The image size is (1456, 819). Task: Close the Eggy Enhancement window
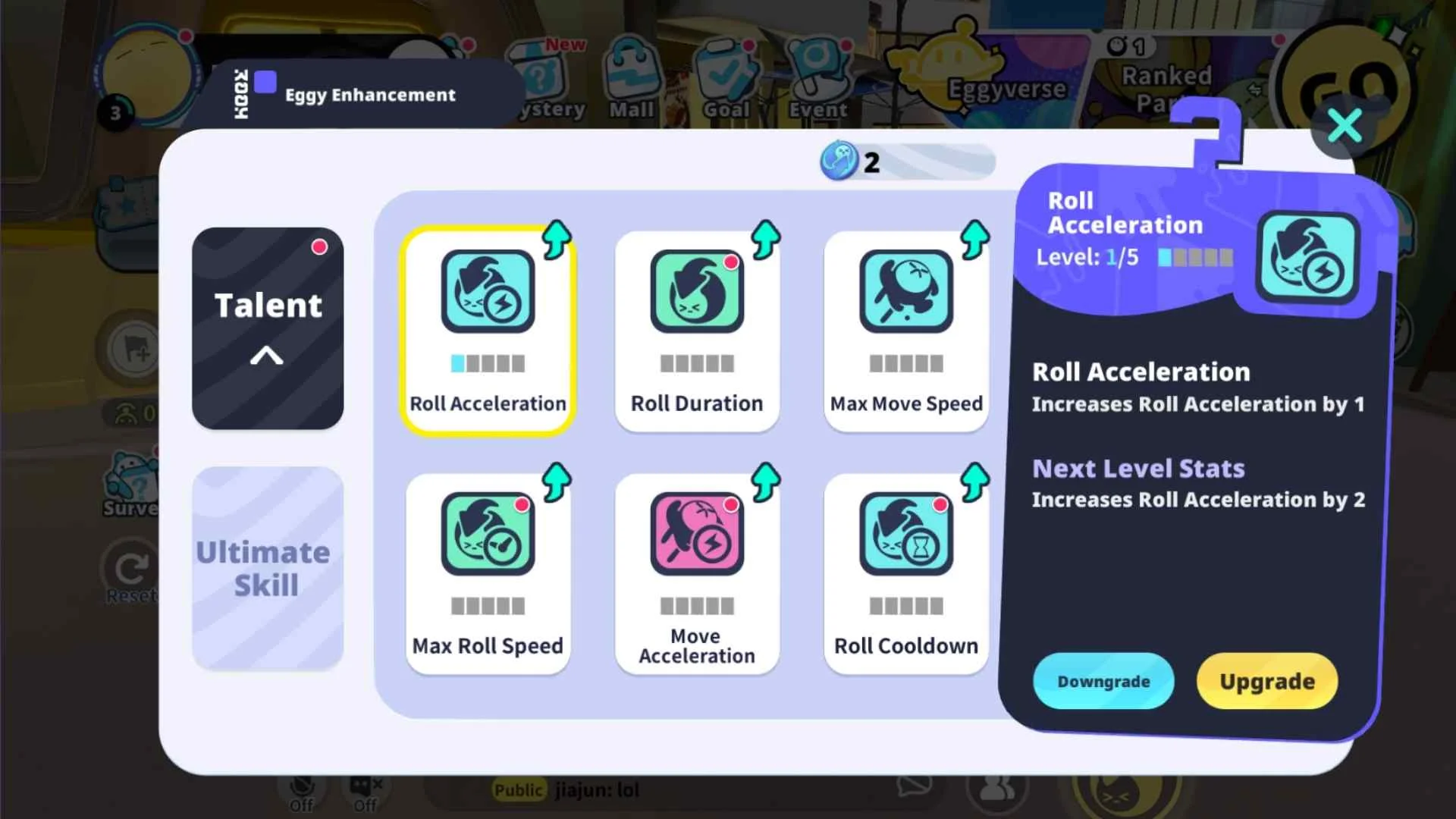click(x=1345, y=126)
